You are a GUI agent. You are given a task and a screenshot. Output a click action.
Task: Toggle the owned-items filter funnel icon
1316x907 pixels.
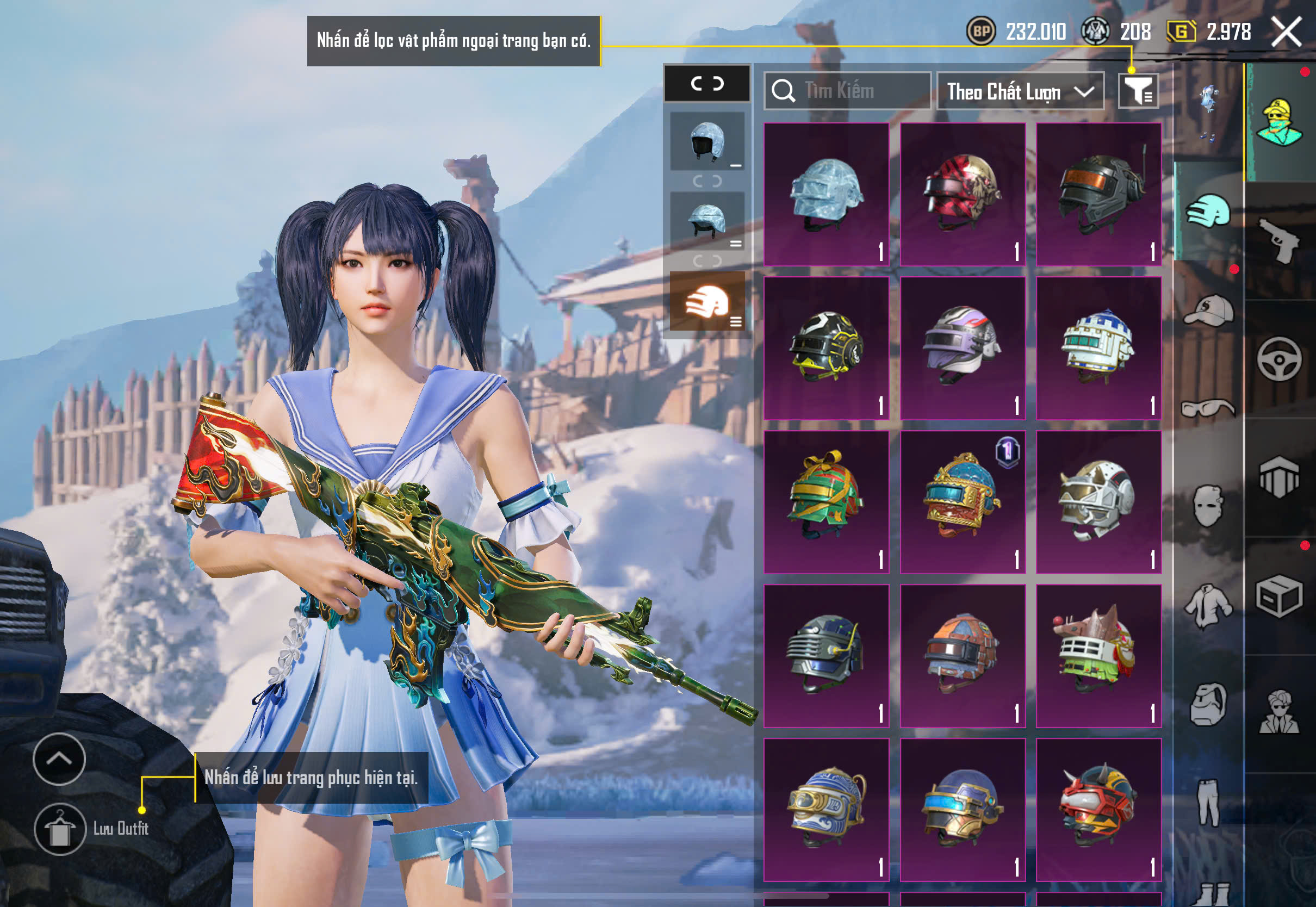[1138, 91]
